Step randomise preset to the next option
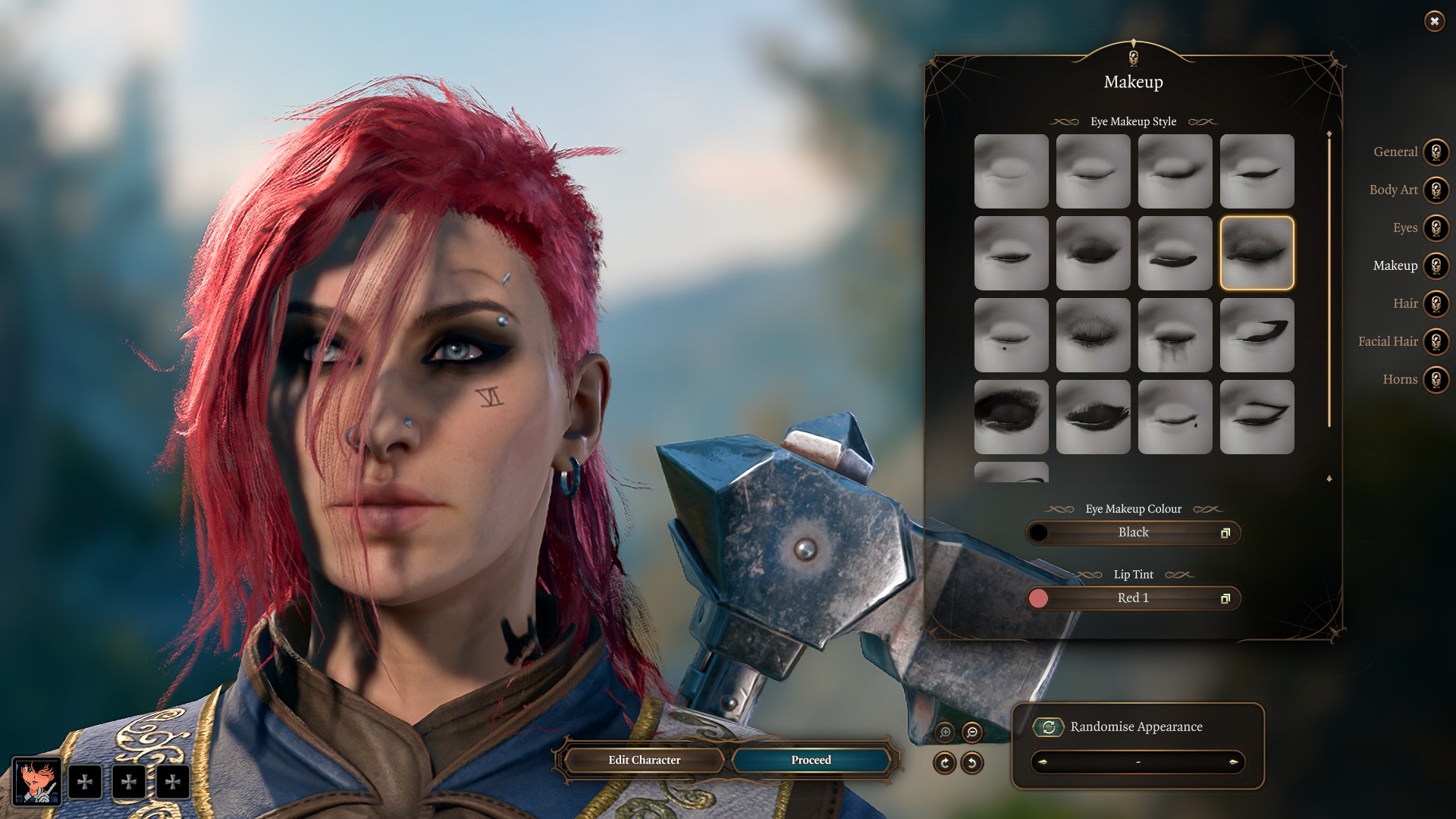The height and width of the screenshot is (819, 1456). click(1234, 762)
